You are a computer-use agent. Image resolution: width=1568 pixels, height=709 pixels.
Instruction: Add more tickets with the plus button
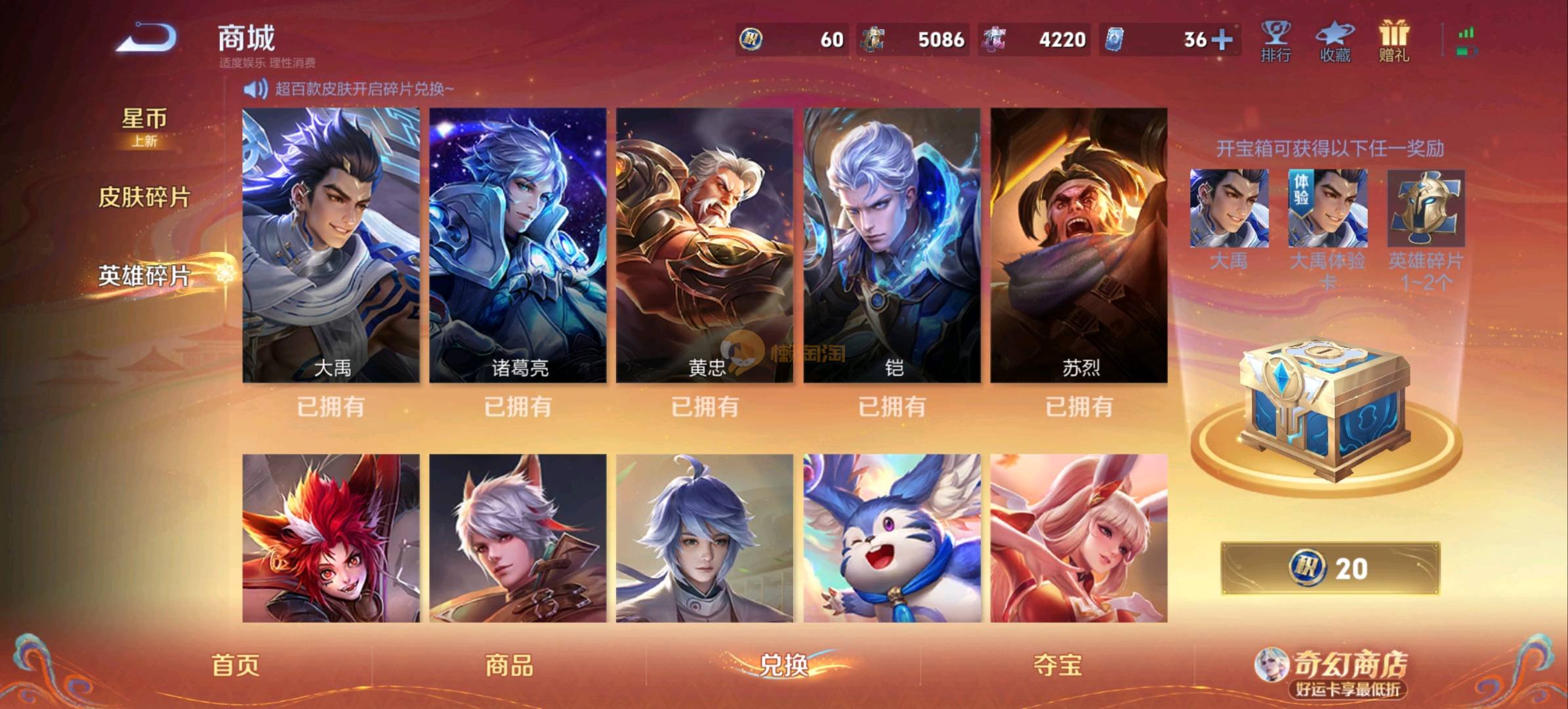(1222, 39)
